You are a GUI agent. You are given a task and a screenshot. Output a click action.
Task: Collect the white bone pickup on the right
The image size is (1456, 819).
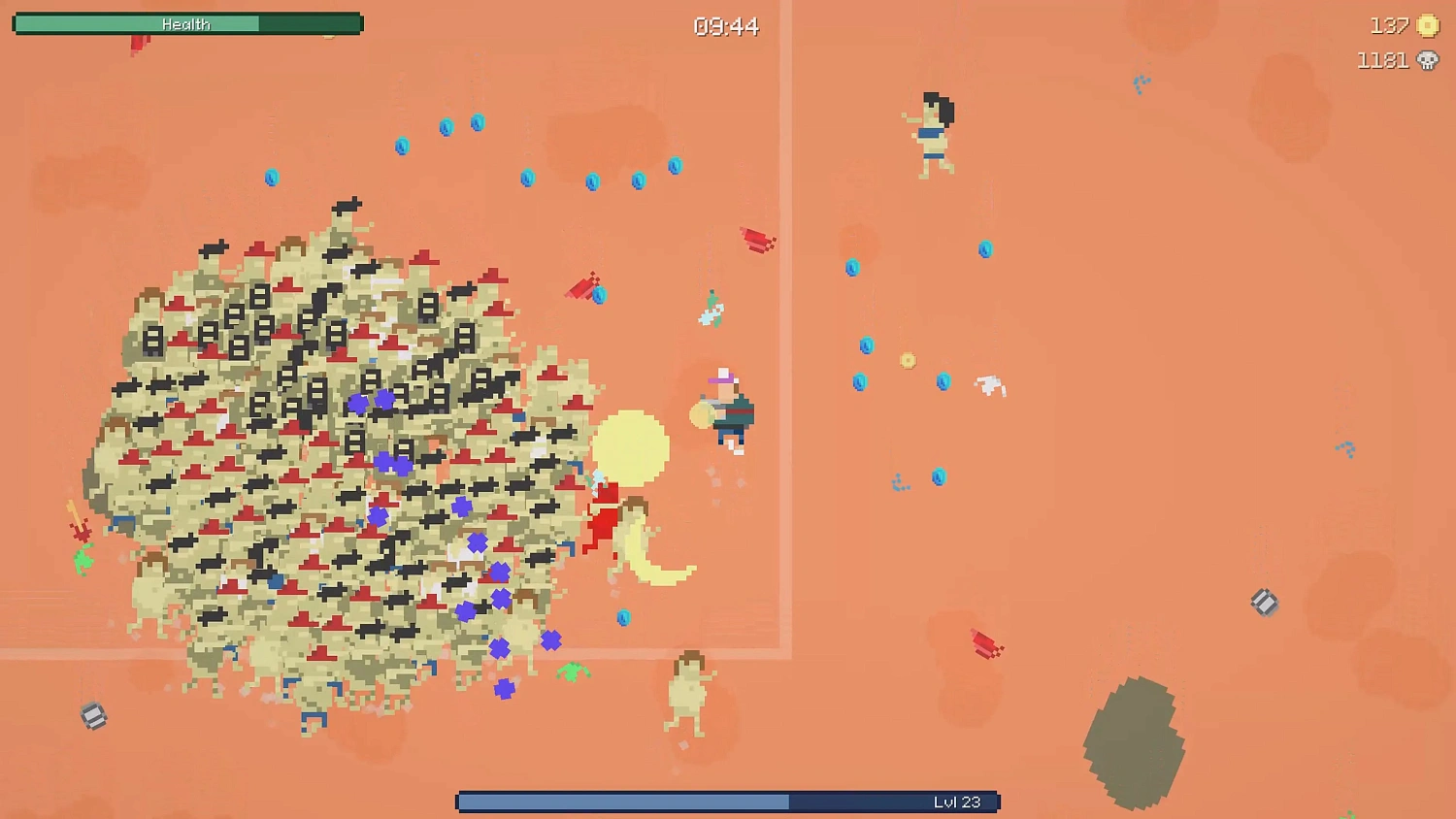(991, 385)
